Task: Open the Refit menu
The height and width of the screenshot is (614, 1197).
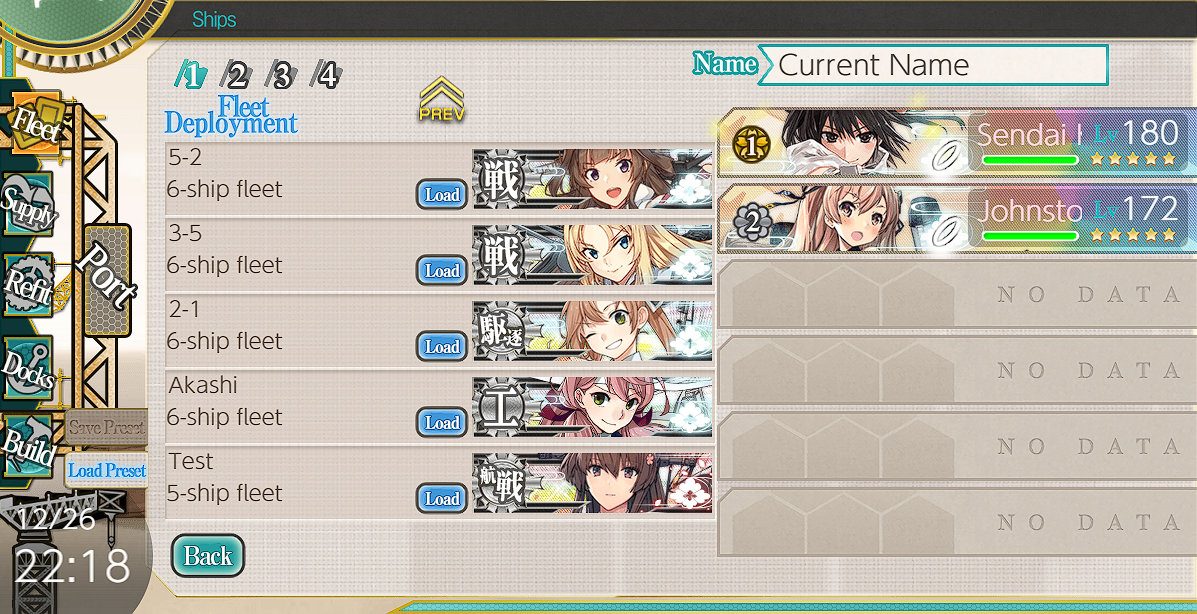Action: pyautogui.click(x=28, y=285)
